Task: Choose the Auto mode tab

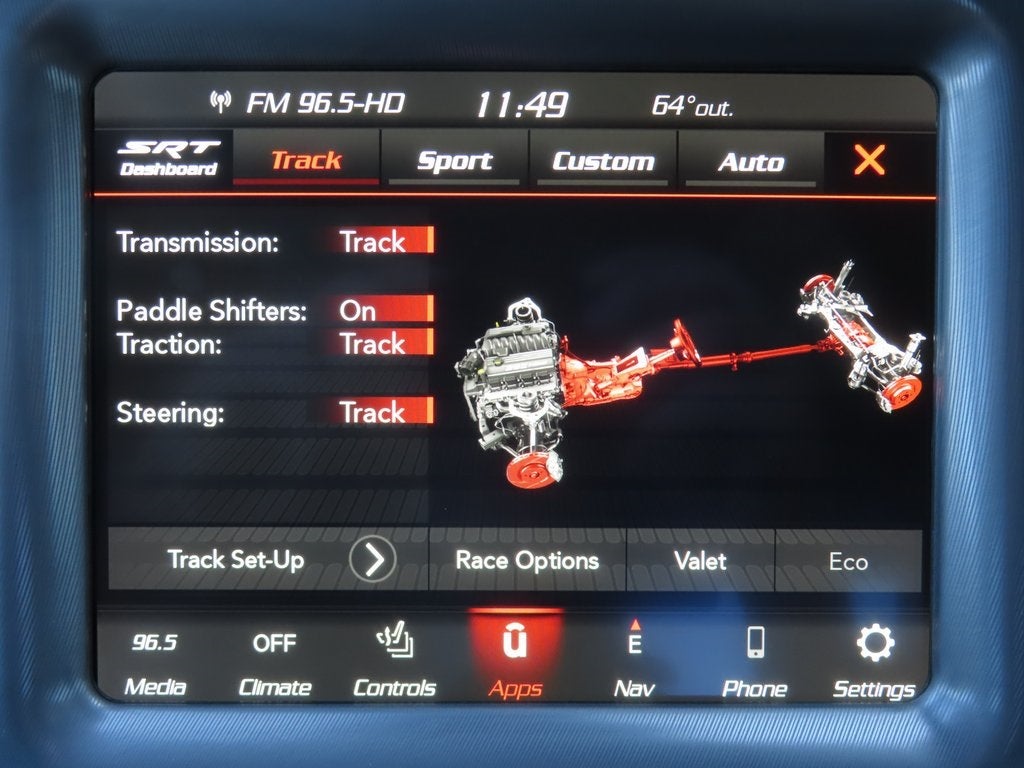Action: [750, 162]
